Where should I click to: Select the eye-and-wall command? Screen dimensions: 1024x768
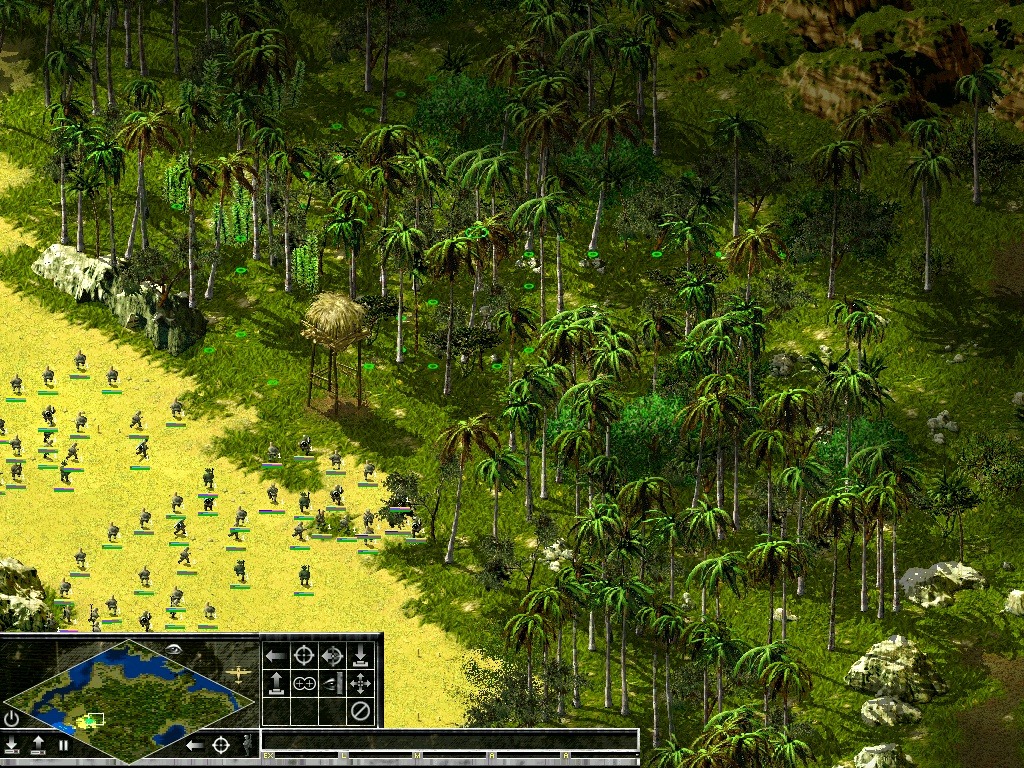click(332, 684)
